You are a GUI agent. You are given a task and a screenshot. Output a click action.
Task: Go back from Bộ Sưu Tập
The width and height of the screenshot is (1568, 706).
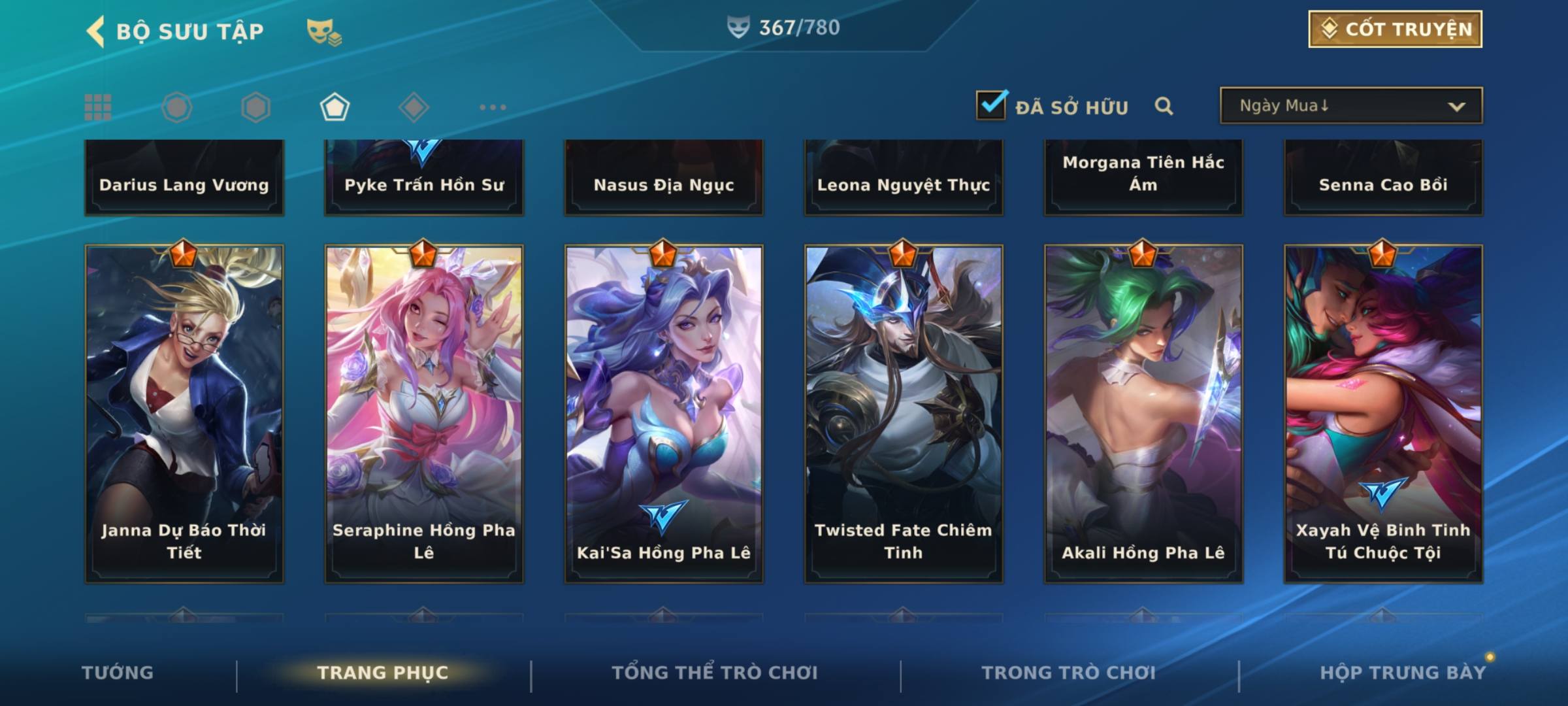coord(96,31)
